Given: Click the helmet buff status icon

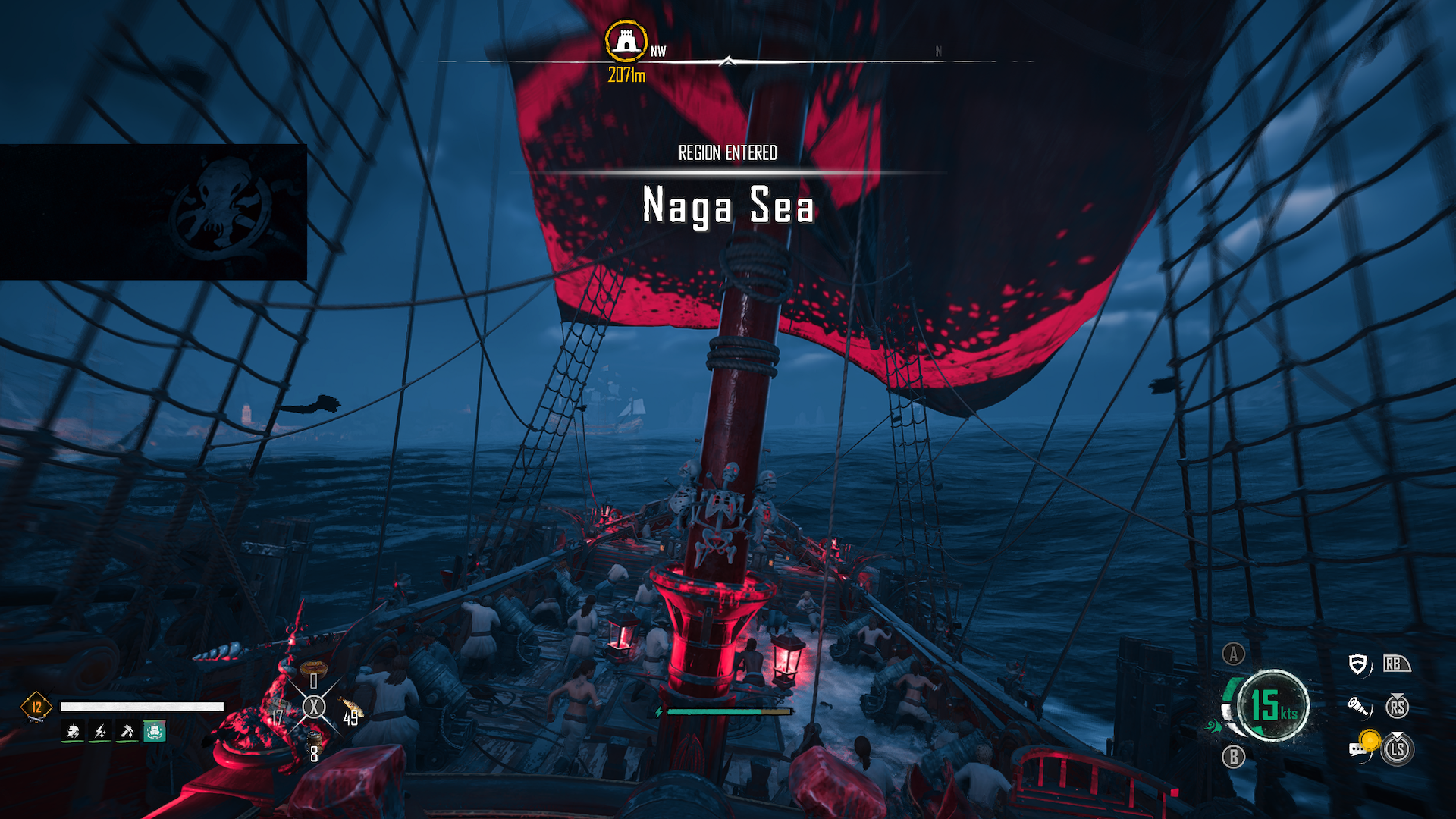Looking at the screenshot, I should point(74,731).
